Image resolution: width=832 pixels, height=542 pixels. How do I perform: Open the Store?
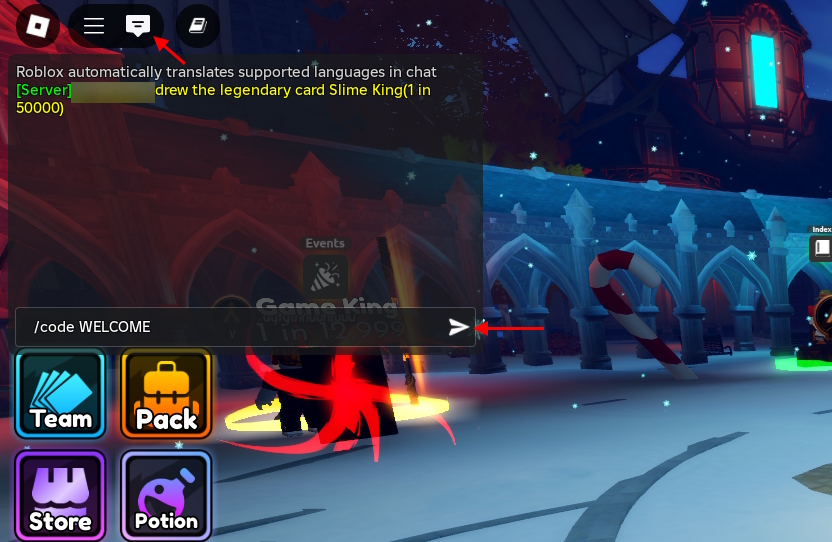point(61,496)
